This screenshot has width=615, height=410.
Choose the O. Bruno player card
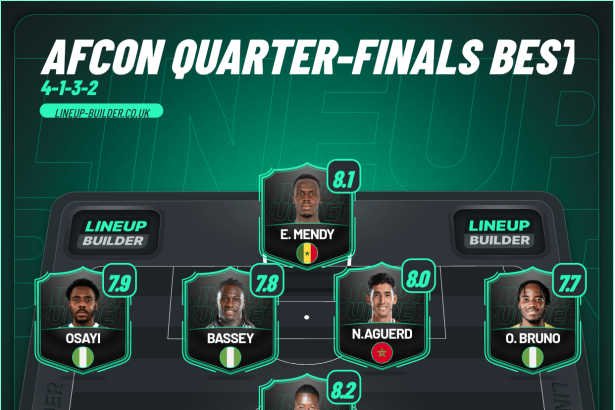click(x=531, y=320)
